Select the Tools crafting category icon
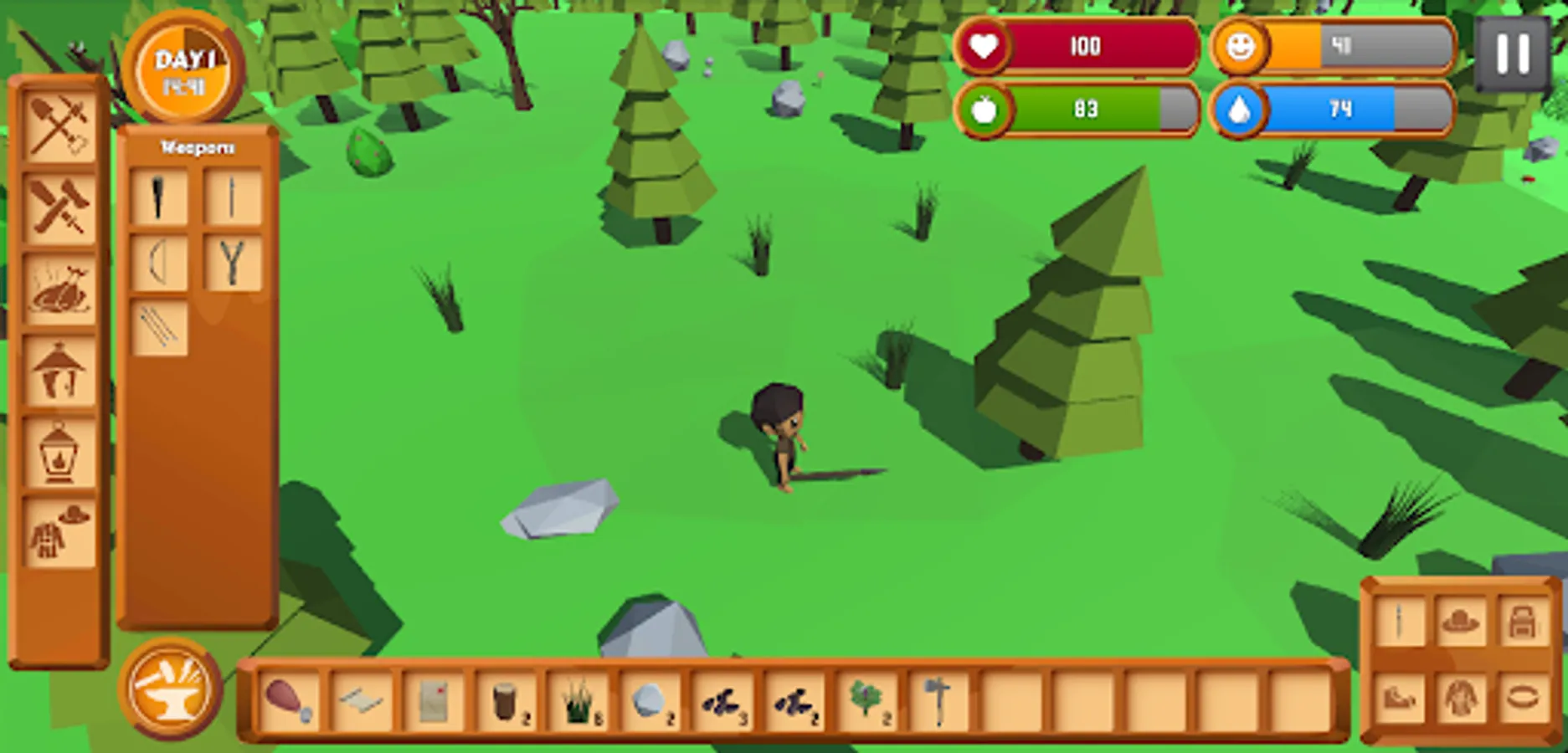This screenshot has width=1568, height=753. pos(59,127)
